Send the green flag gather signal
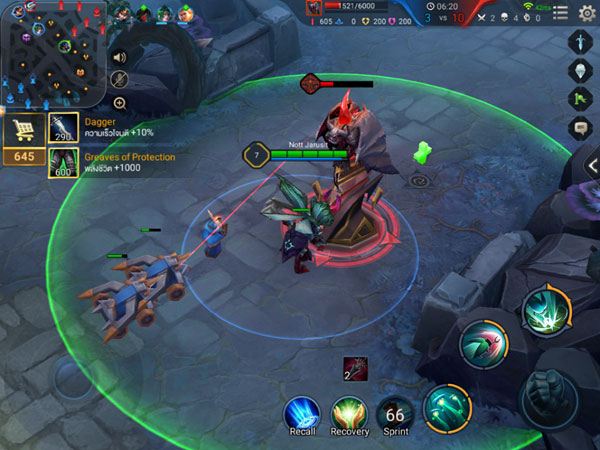The height and width of the screenshot is (450, 600). point(582,98)
